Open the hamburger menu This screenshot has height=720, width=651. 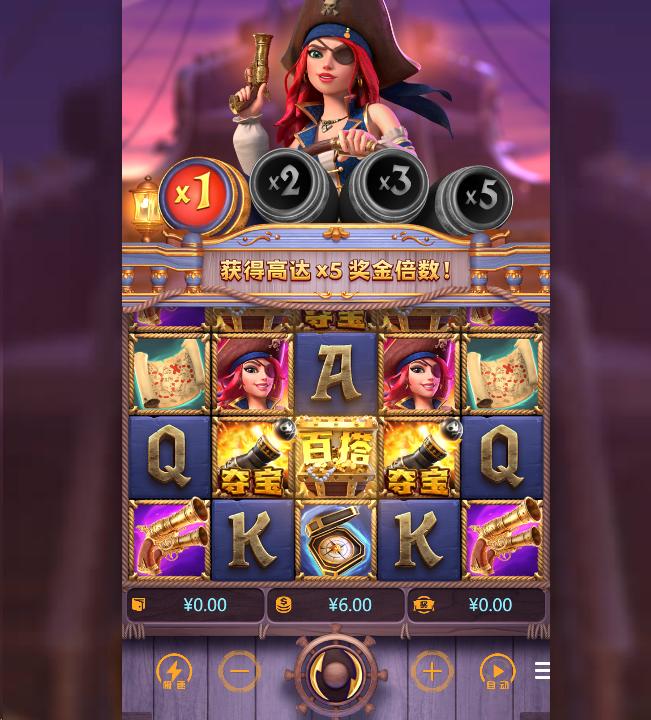click(x=542, y=671)
